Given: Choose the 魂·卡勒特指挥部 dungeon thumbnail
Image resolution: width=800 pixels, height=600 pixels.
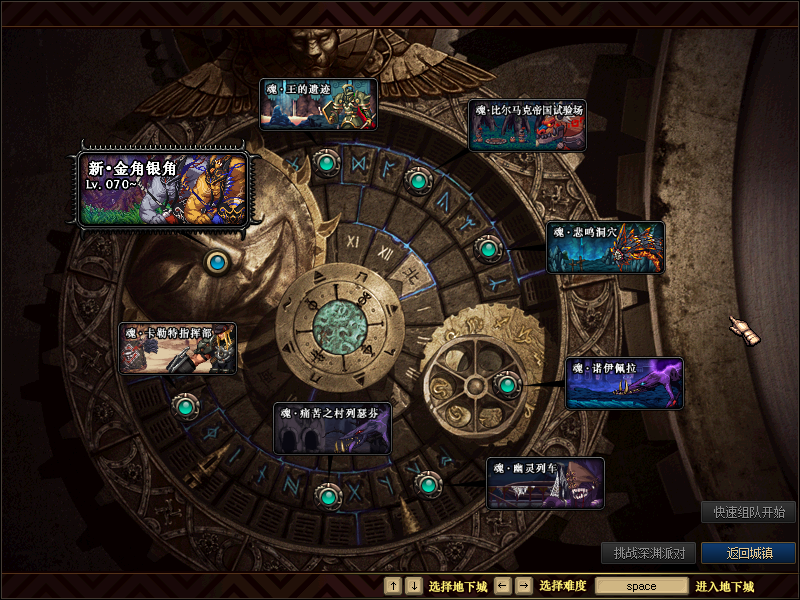Looking at the screenshot, I should pos(178,348).
